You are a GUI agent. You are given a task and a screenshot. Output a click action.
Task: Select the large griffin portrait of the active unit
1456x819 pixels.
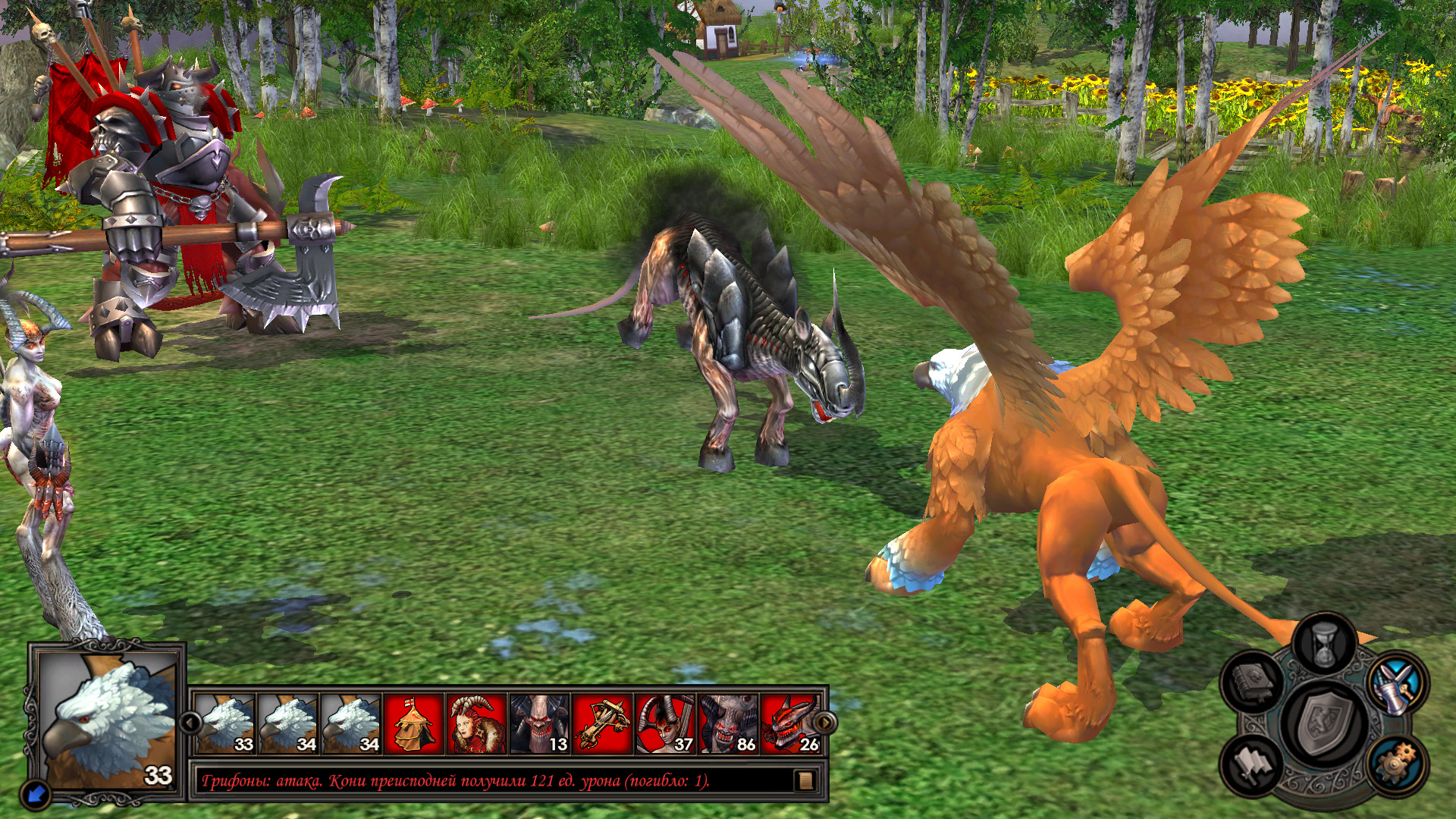point(106,720)
